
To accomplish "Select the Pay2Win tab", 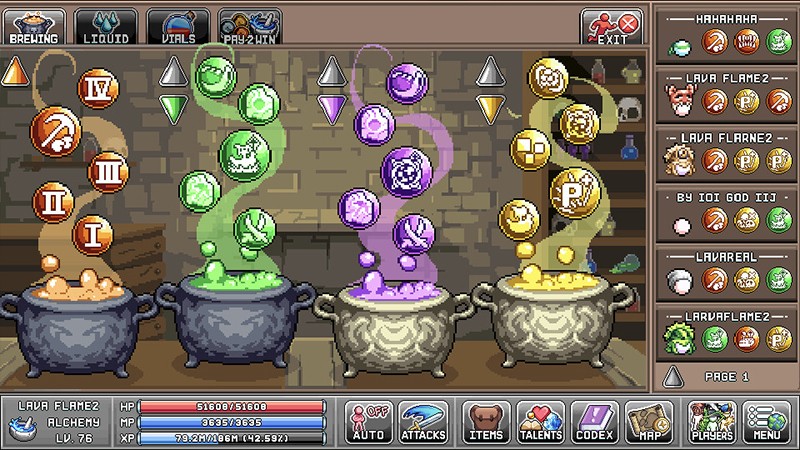I will [250, 26].
